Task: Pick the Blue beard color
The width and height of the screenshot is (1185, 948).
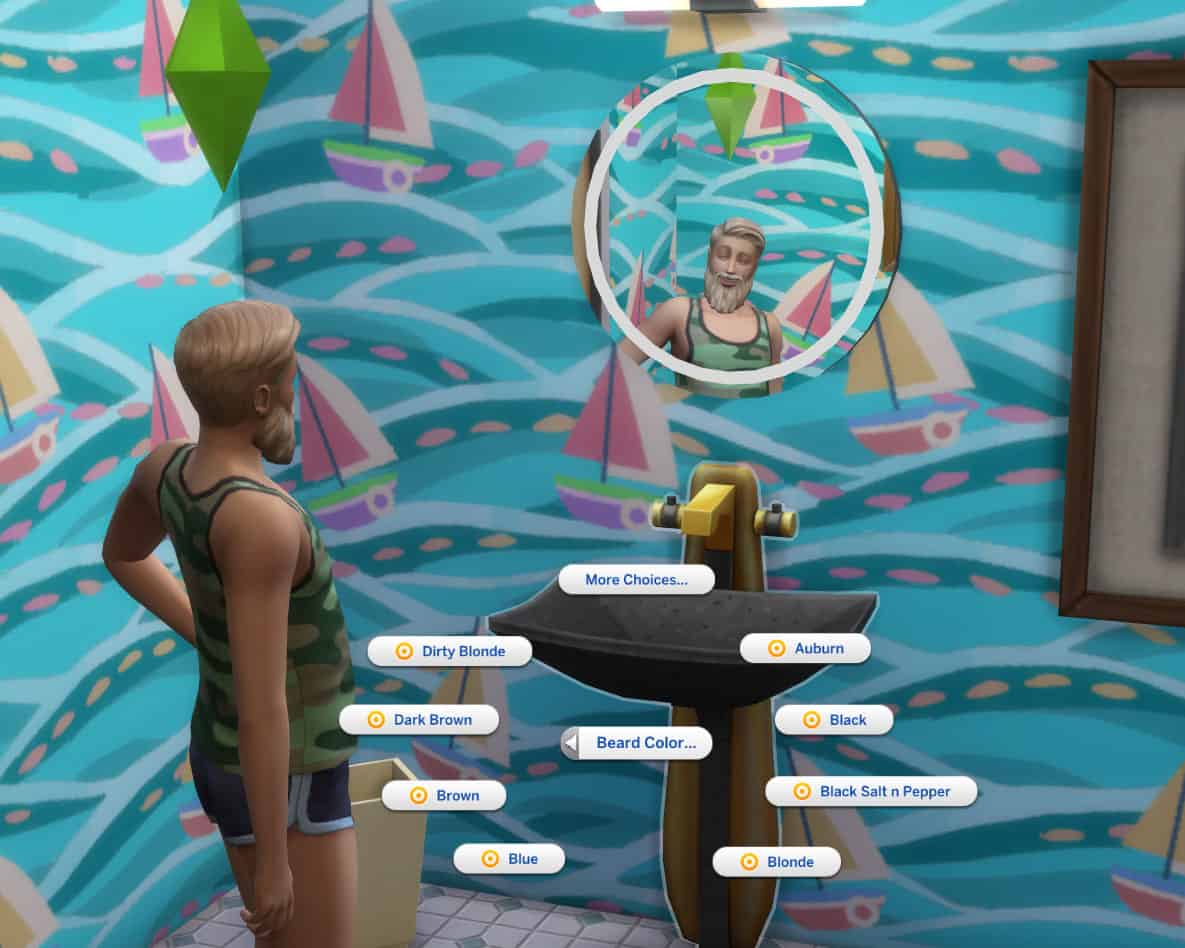Action: coord(509,859)
